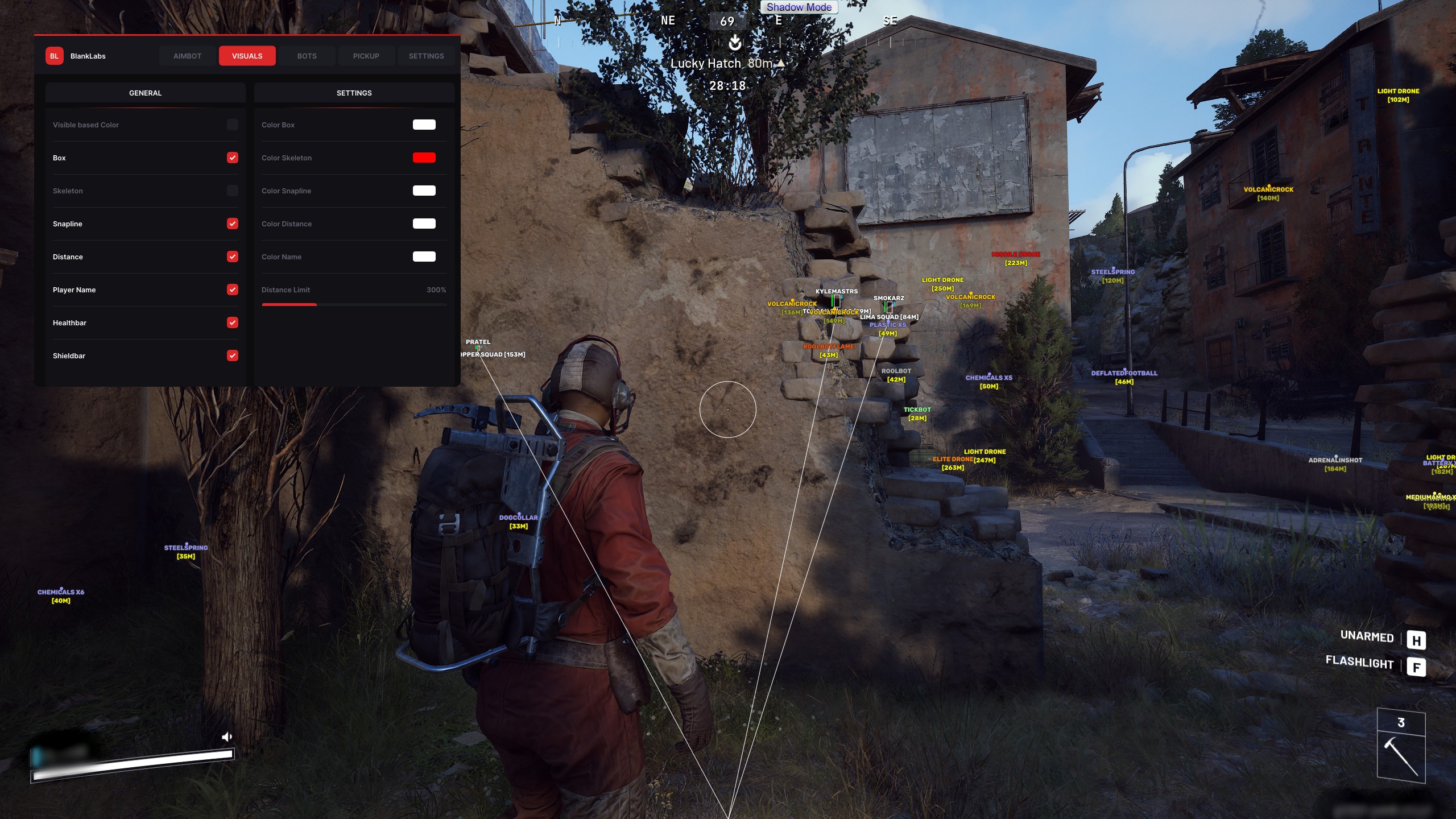
Task: Disable the Snapline checkbox
Action: [232, 224]
